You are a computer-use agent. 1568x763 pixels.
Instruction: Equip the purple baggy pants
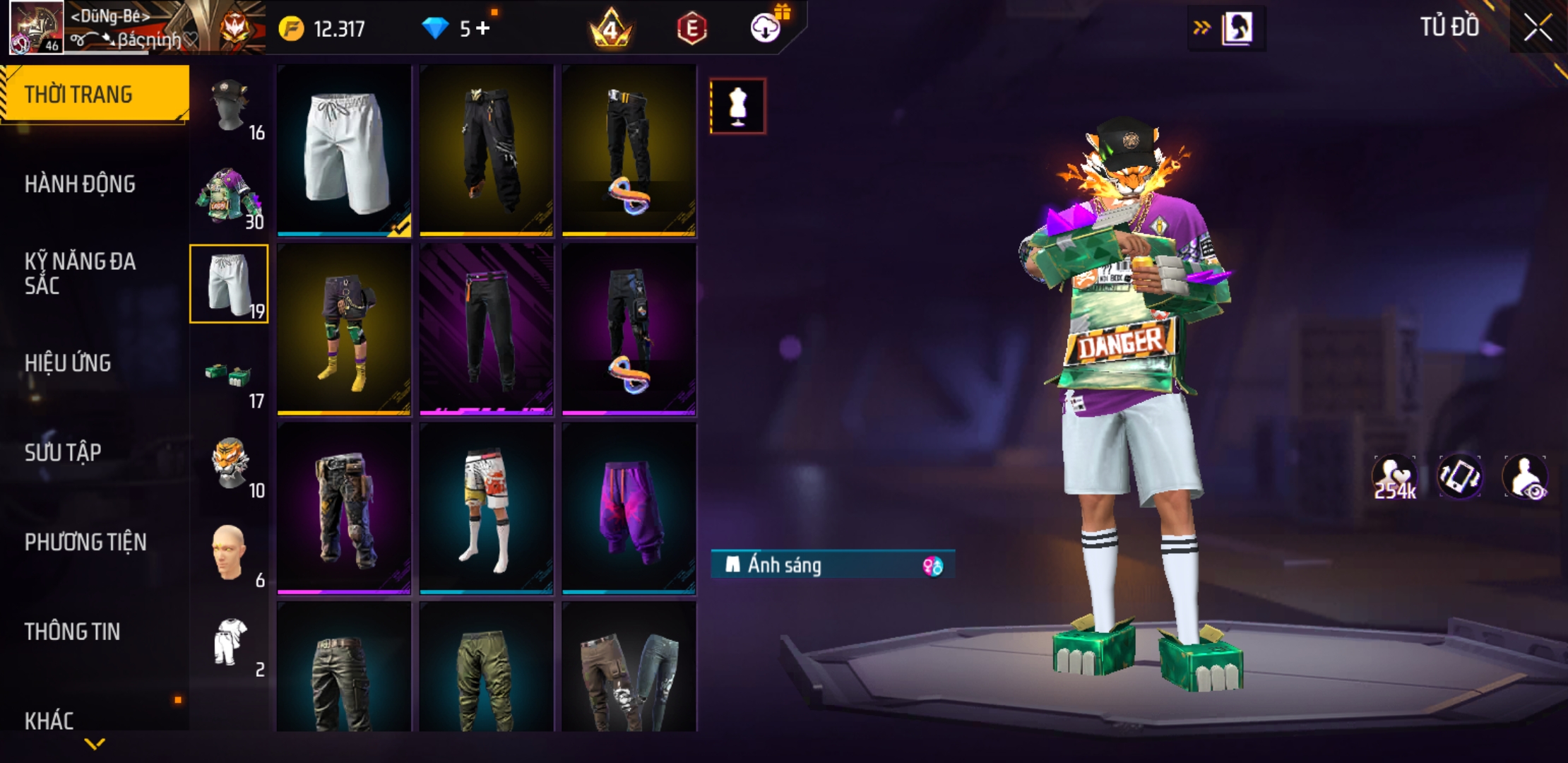click(x=629, y=509)
